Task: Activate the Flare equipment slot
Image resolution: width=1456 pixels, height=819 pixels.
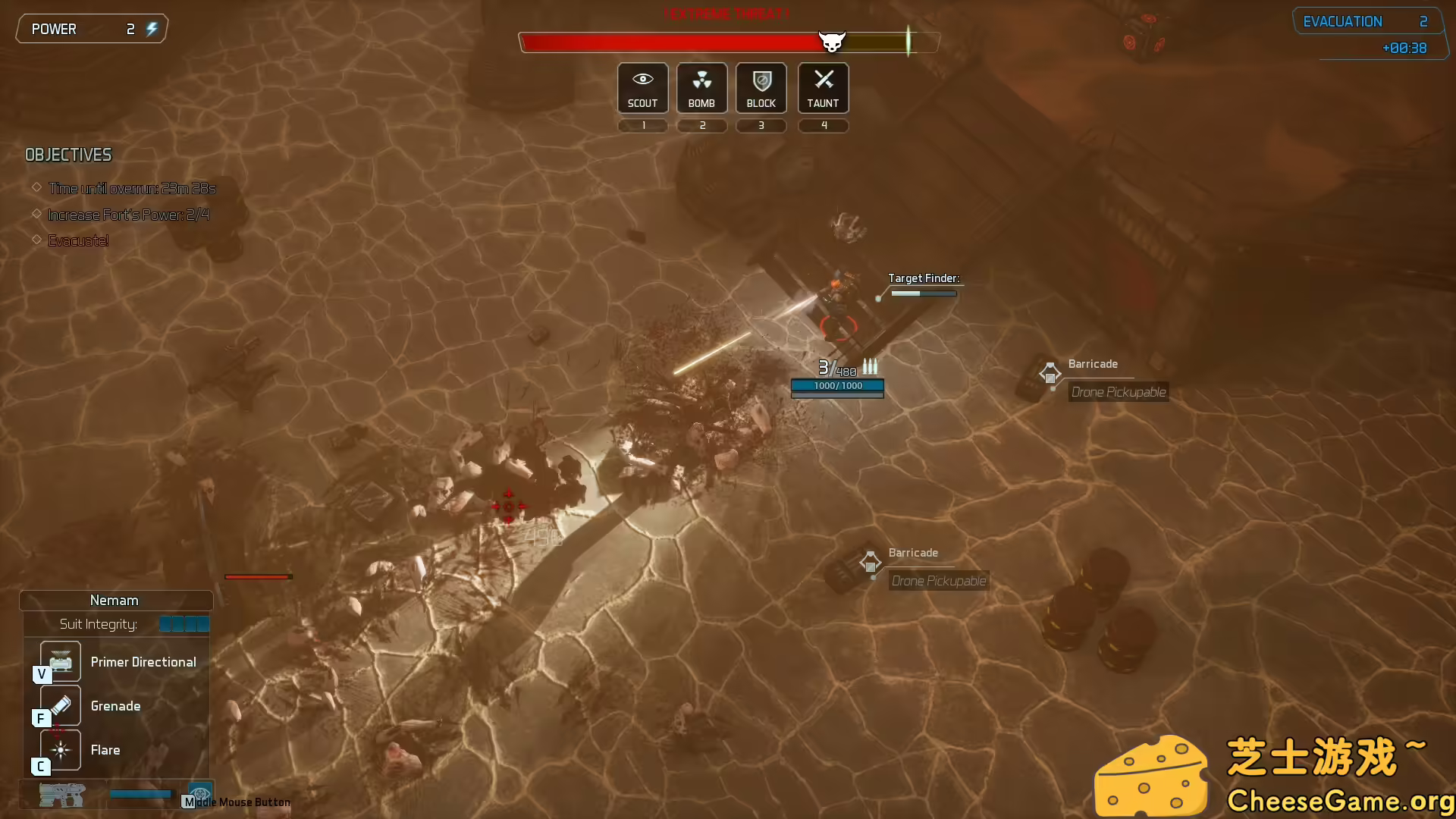Action: (x=61, y=749)
